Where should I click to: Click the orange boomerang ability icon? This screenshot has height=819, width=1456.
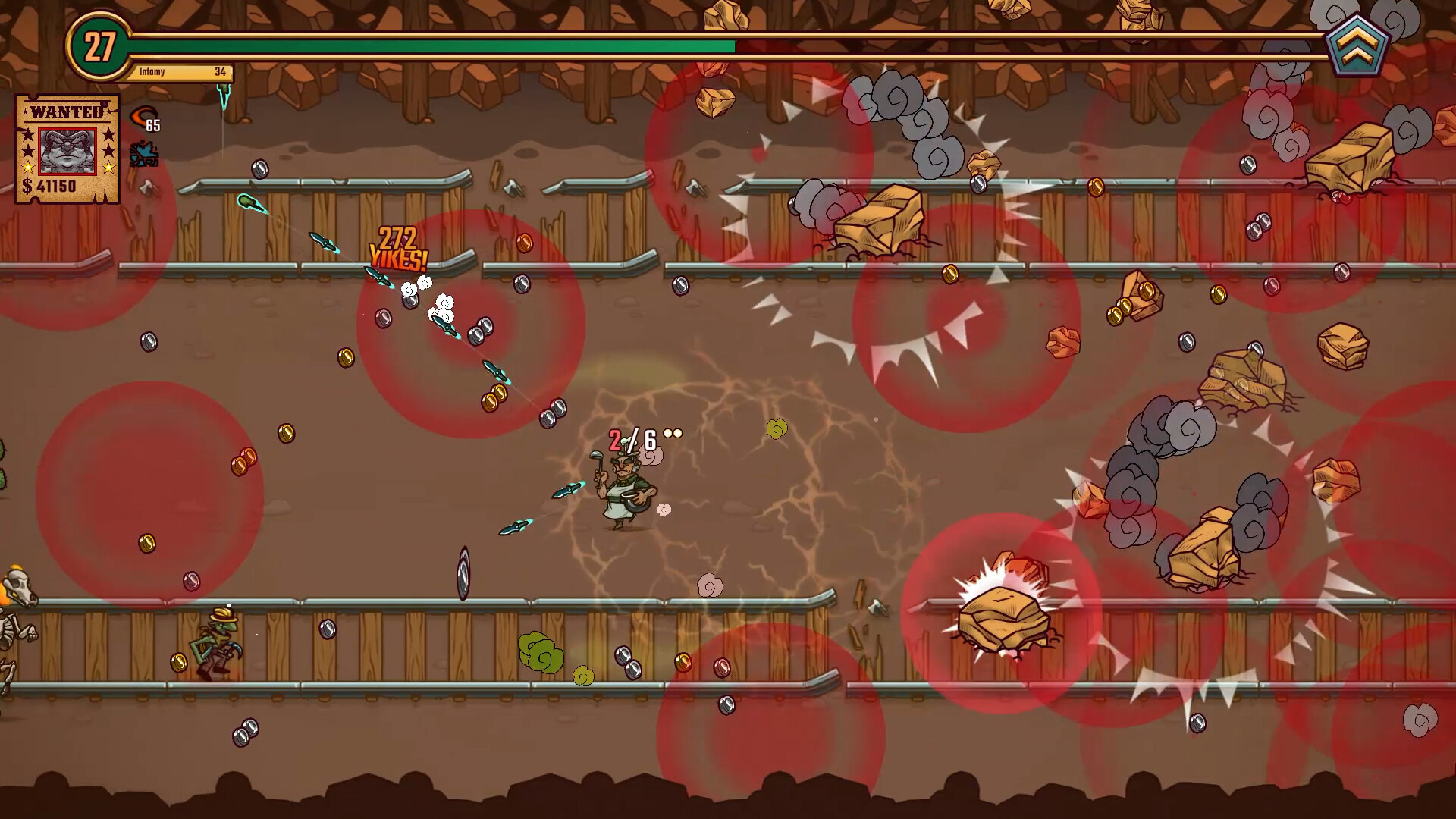click(145, 115)
